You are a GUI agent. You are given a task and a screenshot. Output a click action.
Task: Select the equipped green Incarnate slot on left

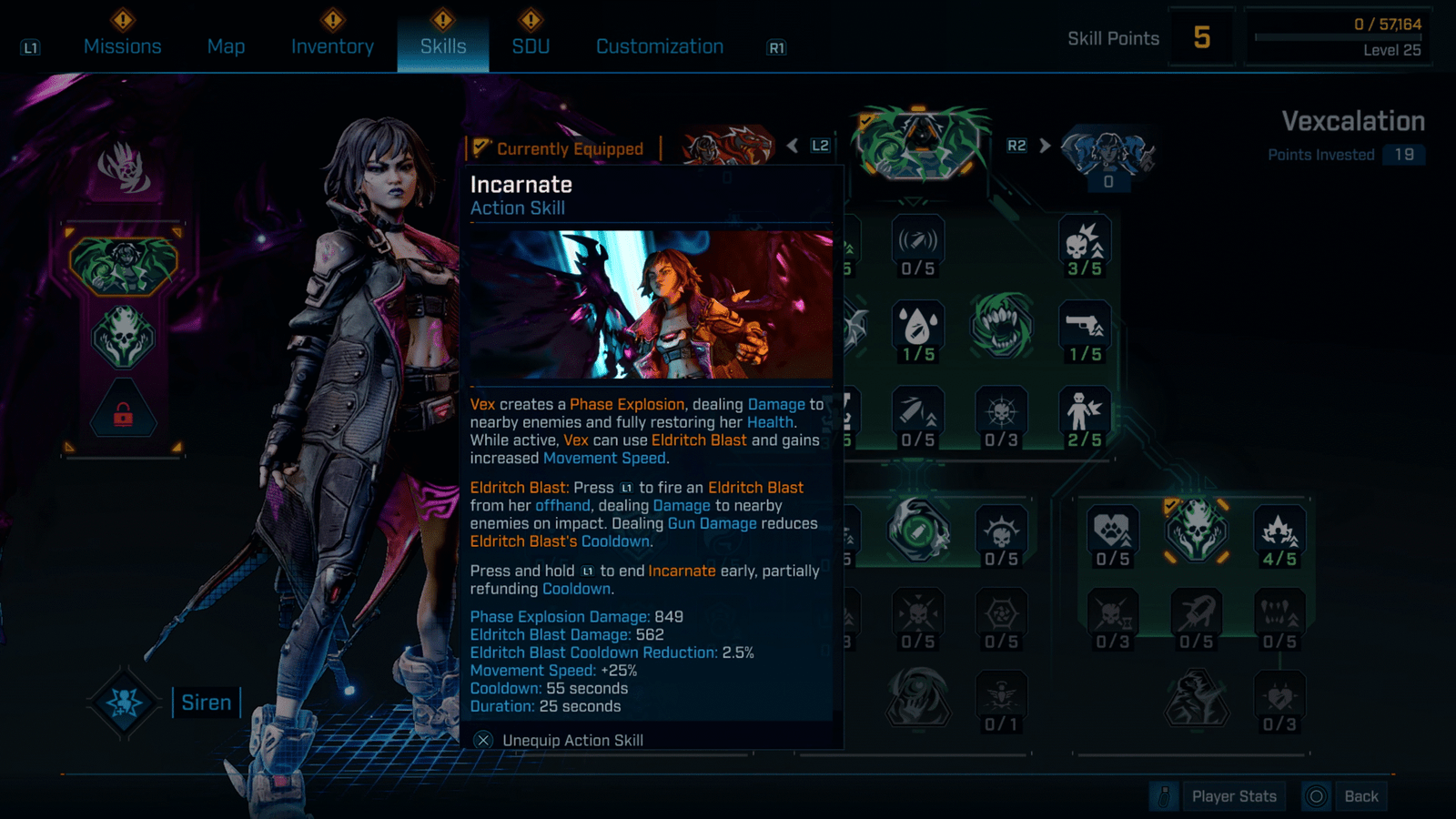click(123, 266)
